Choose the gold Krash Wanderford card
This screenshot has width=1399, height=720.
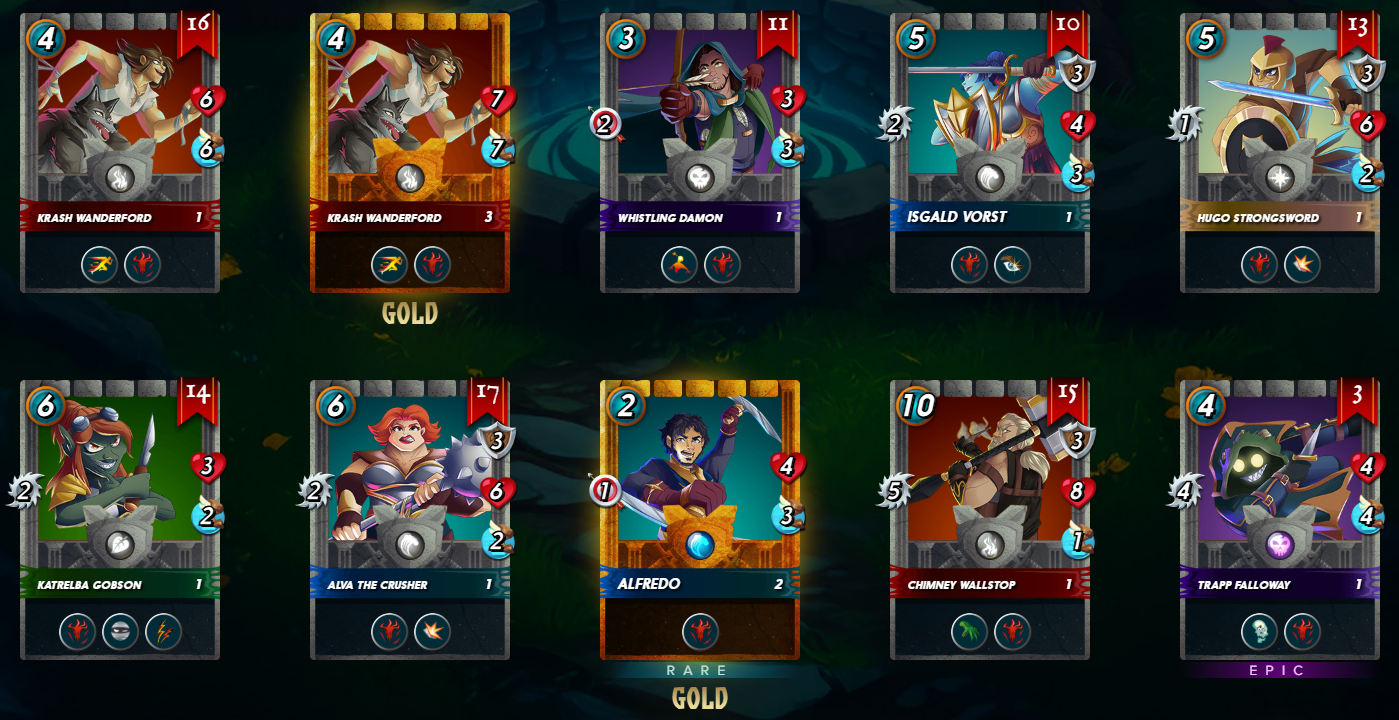coord(410,120)
